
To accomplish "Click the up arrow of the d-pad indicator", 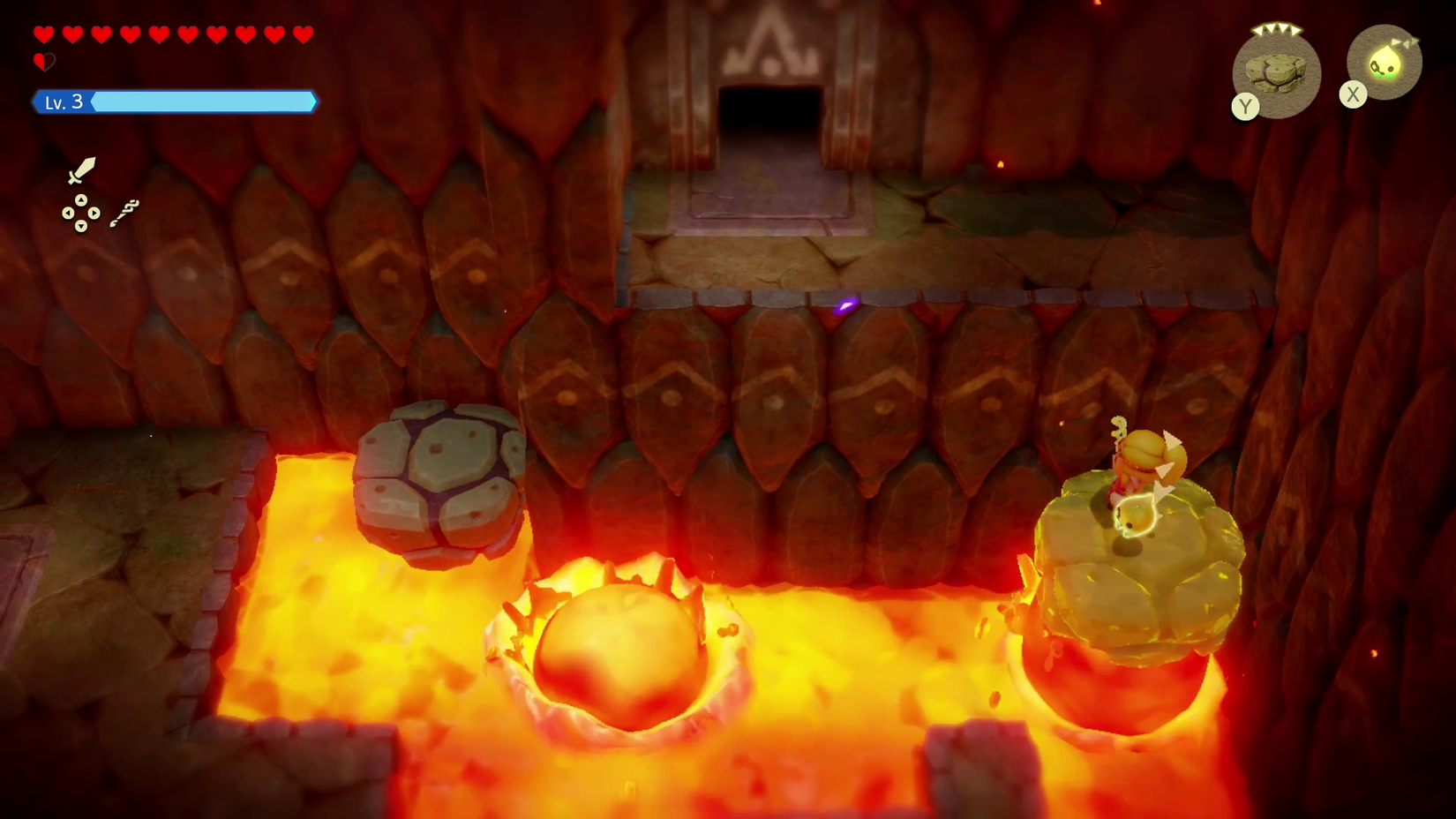I will click(x=80, y=200).
